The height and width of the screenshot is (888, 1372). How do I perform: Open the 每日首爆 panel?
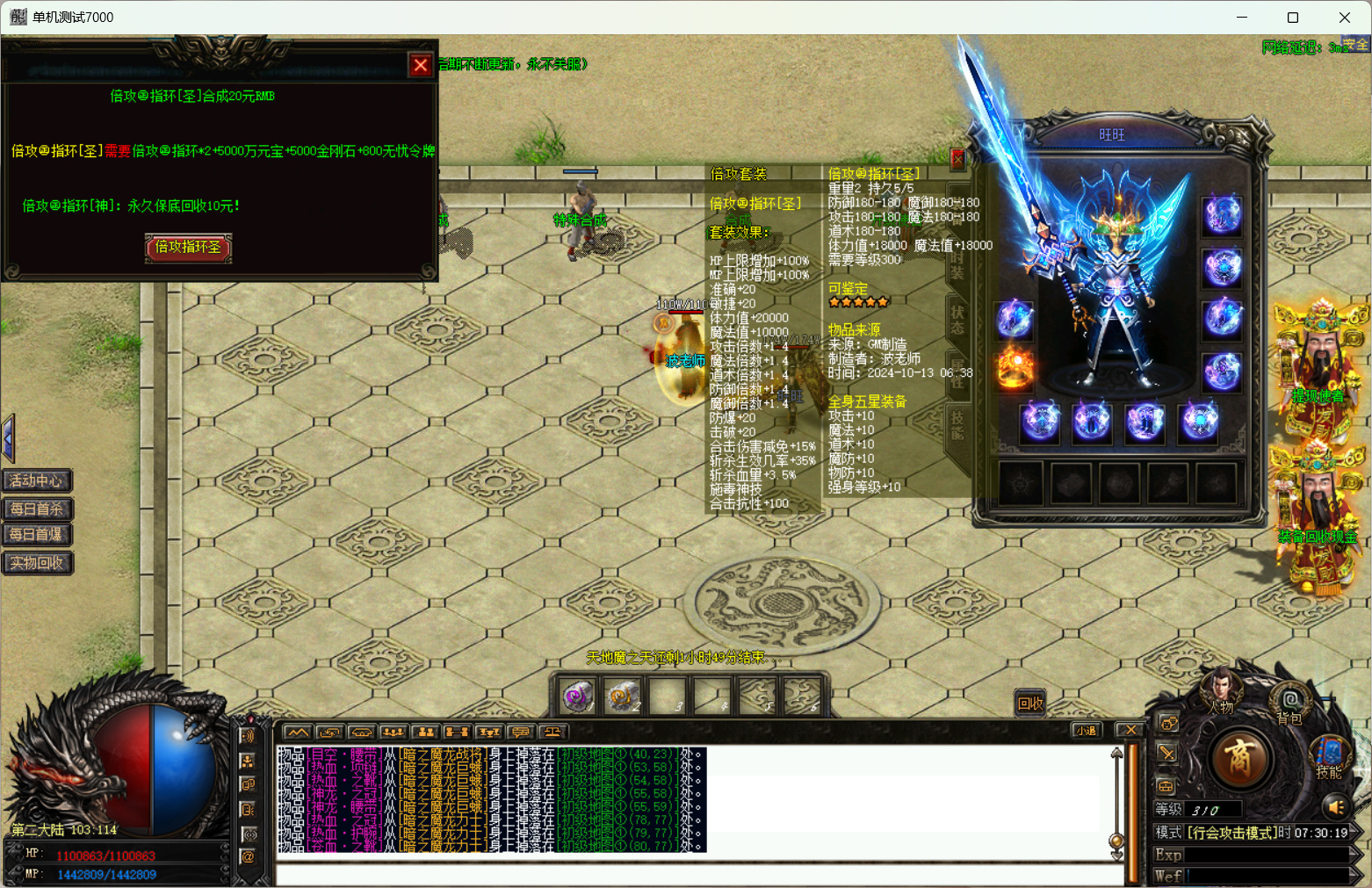(x=37, y=535)
